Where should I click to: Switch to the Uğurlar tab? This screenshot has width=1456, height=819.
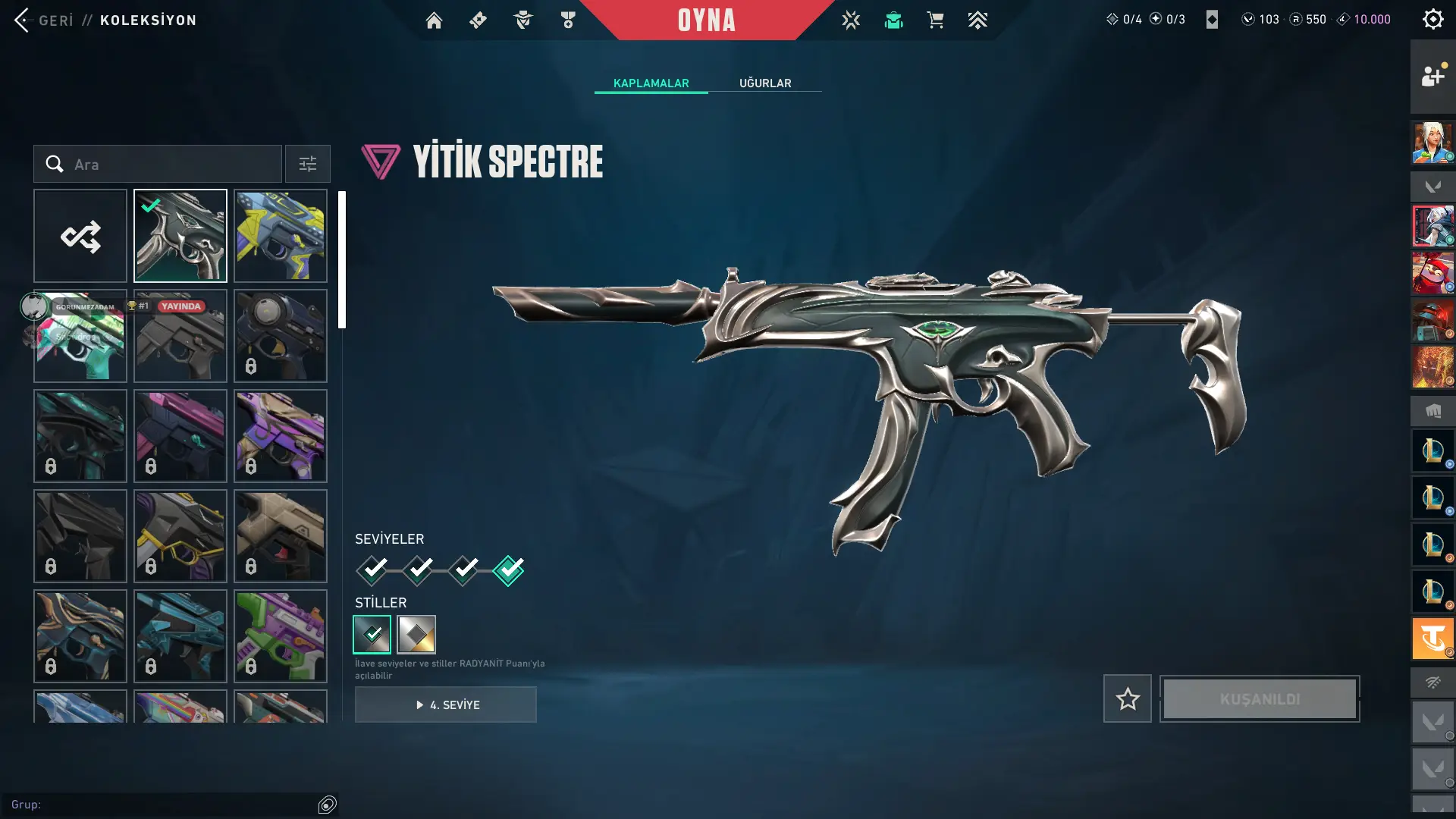764,83
